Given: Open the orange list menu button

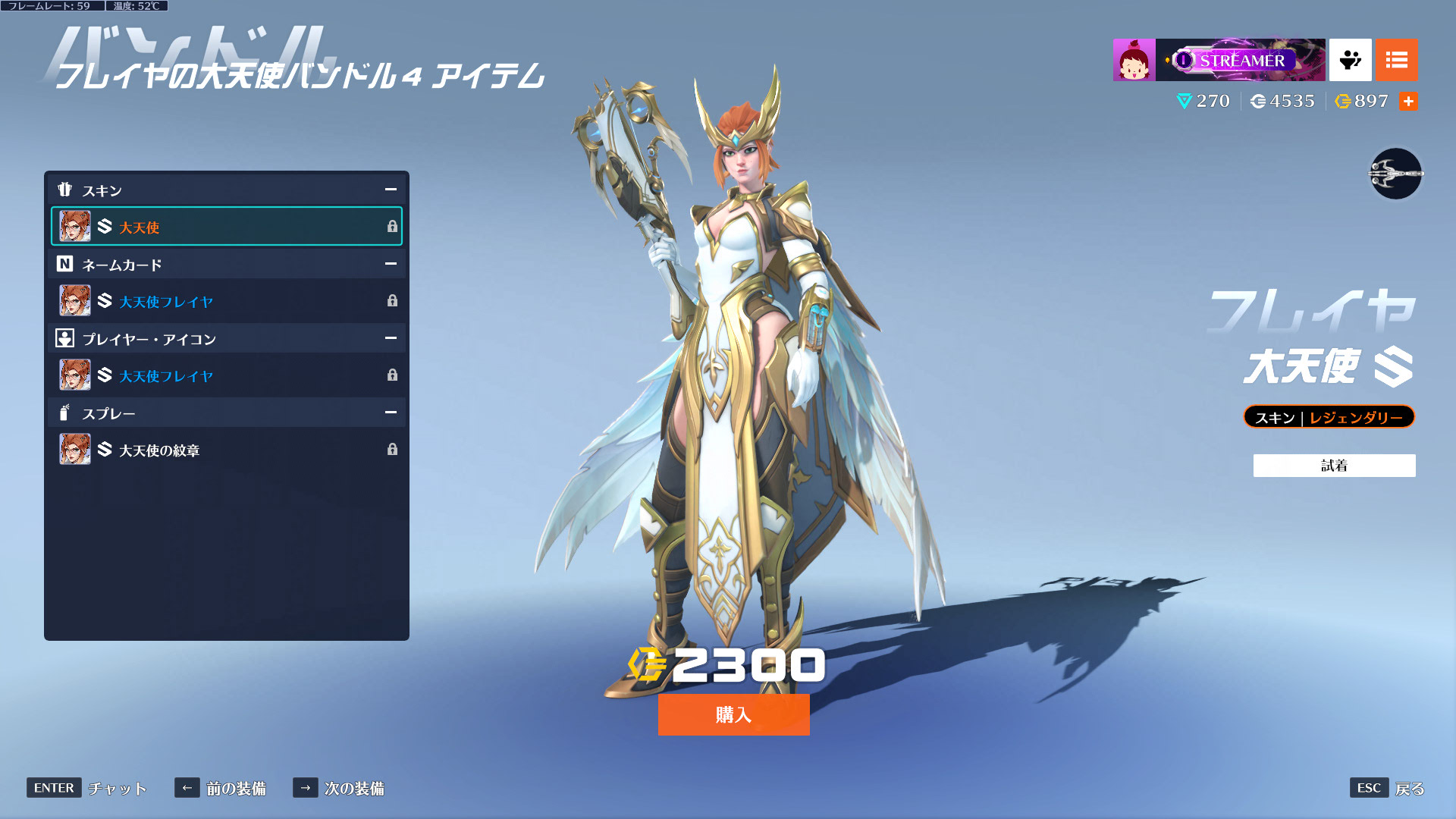Looking at the screenshot, I should (1396, 60).
